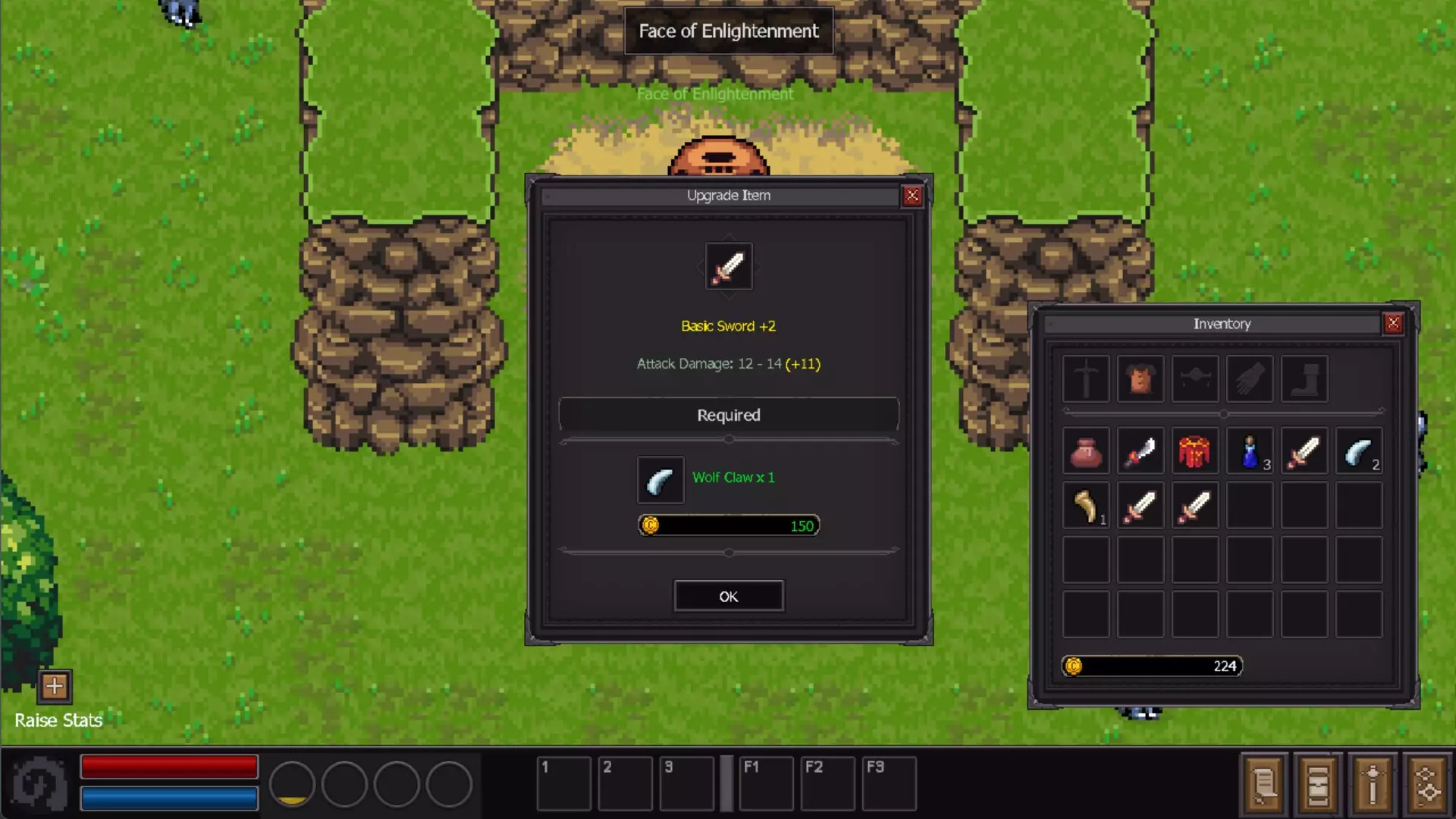Select the empty boots equipment slot
Screen dimensions: 1456x819
(1304, 378)
